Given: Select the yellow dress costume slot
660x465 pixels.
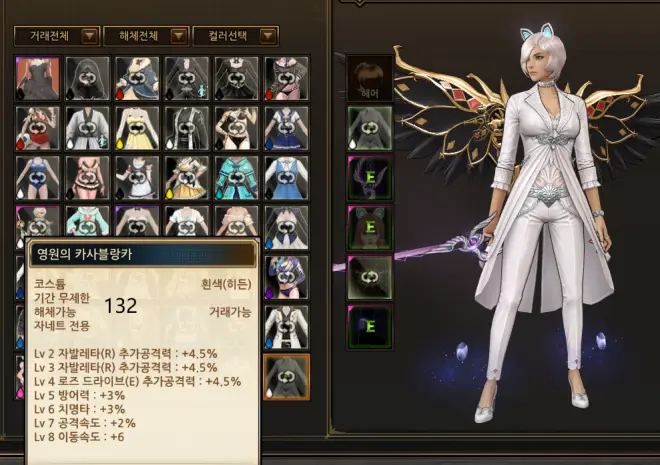Looking at the screenshot, I should click(x=136, y=127).
